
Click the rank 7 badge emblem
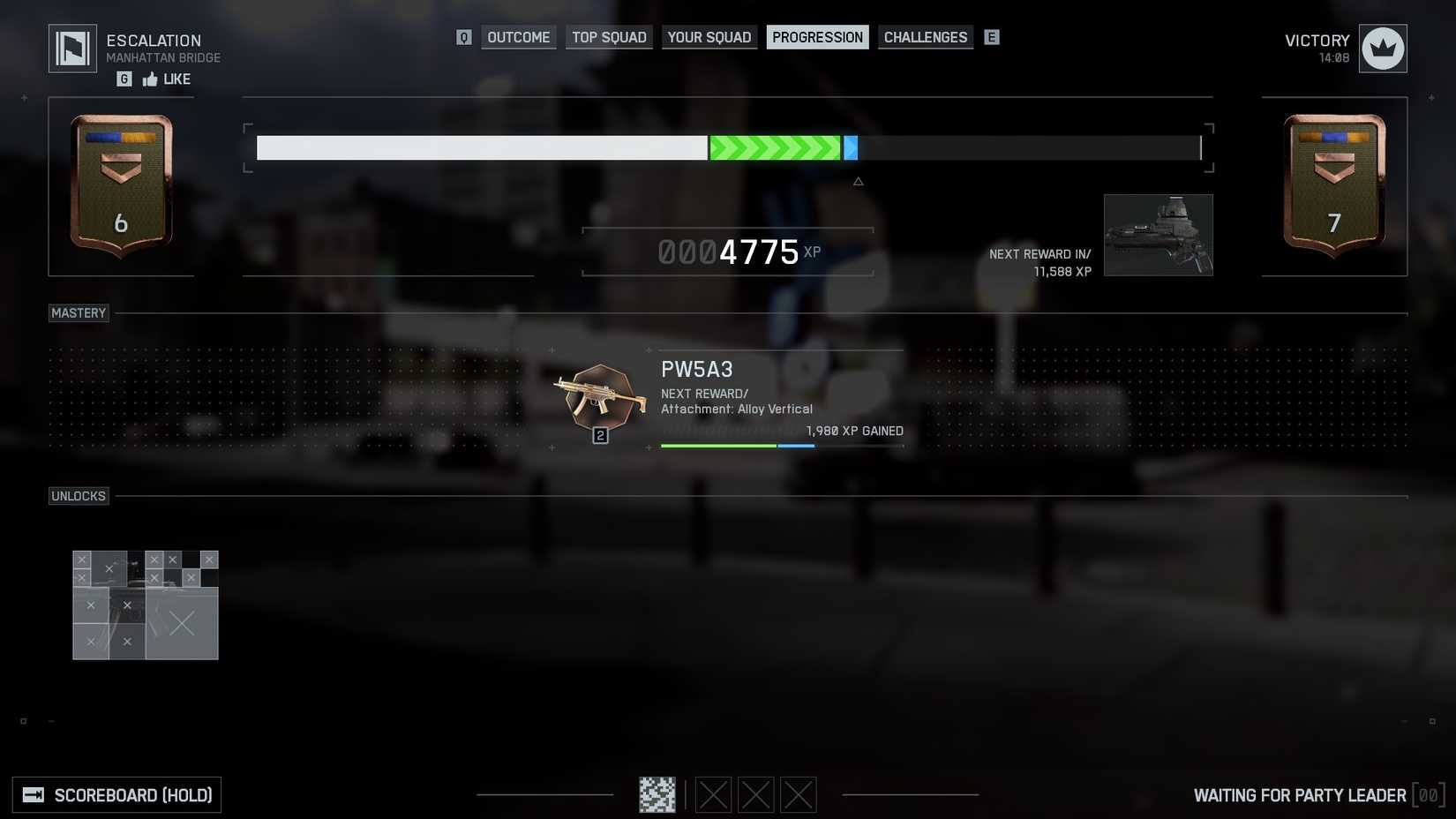[x=1333, y=185]
